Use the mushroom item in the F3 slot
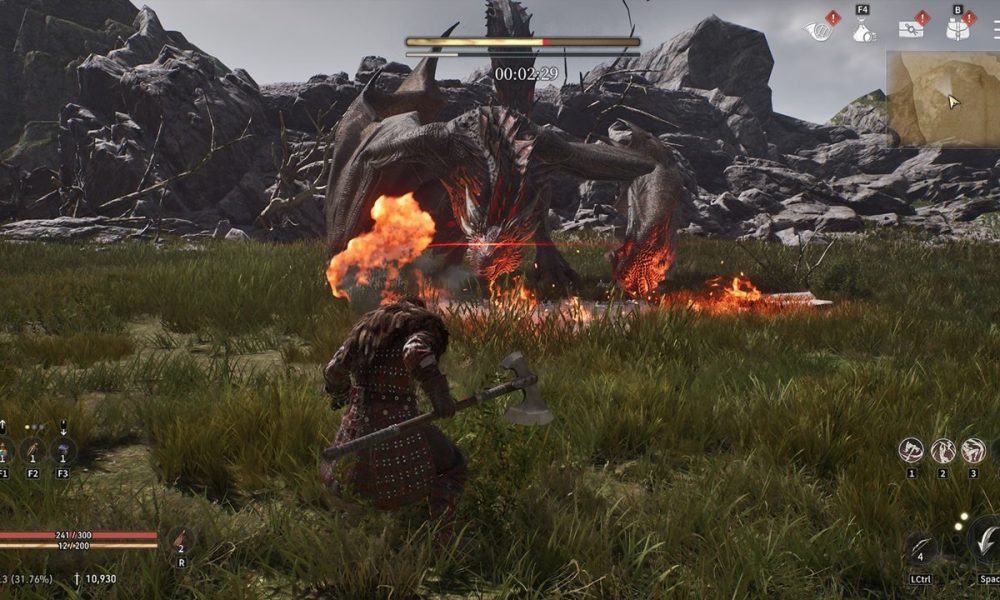The image size is (1000, 600). pyautogui.click(x=63, y=451)
